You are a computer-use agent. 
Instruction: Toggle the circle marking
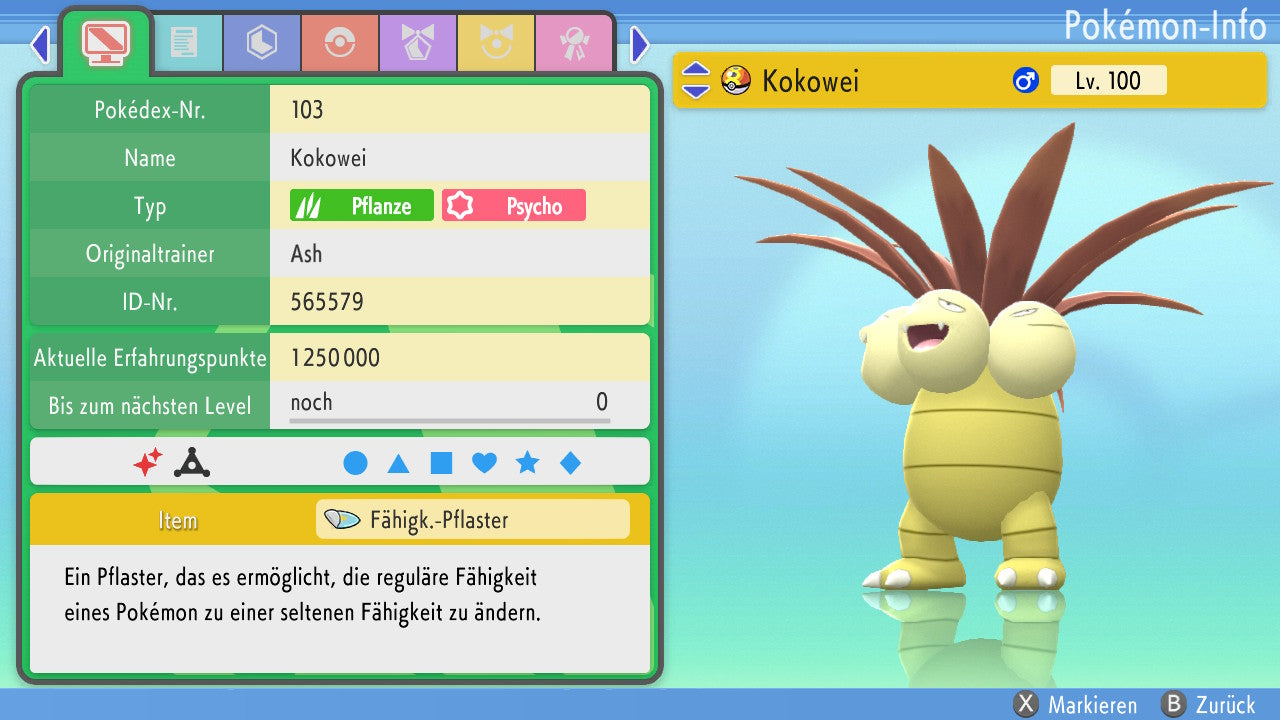pyautogui.click(x=355, y=463)
